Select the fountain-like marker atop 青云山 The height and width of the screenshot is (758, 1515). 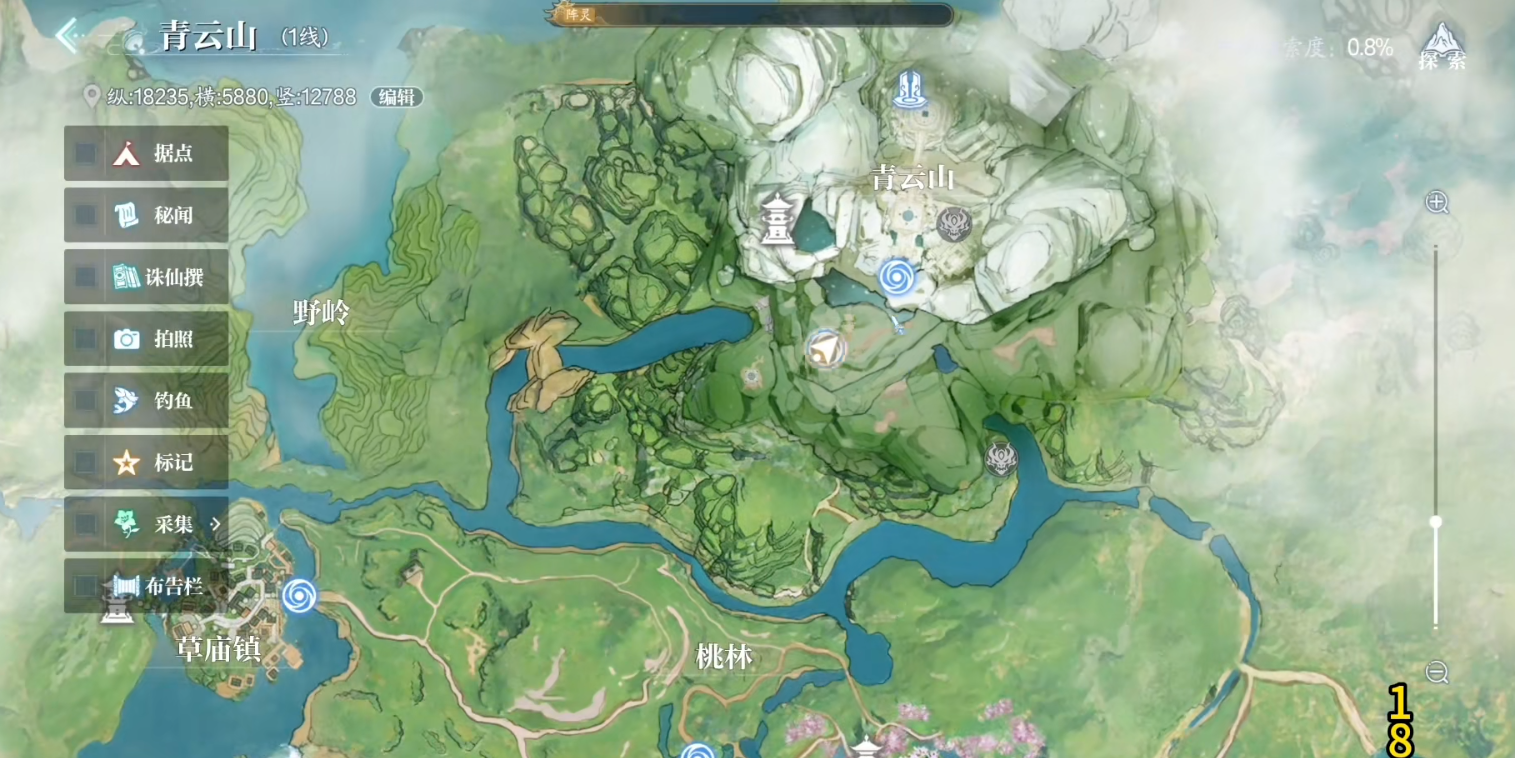909,90
